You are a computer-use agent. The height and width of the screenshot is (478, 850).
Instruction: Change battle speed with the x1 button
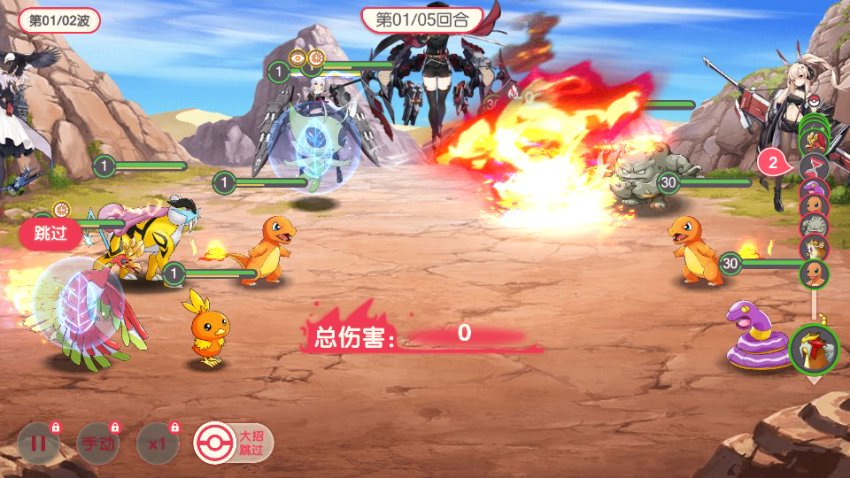click(155, 442)
